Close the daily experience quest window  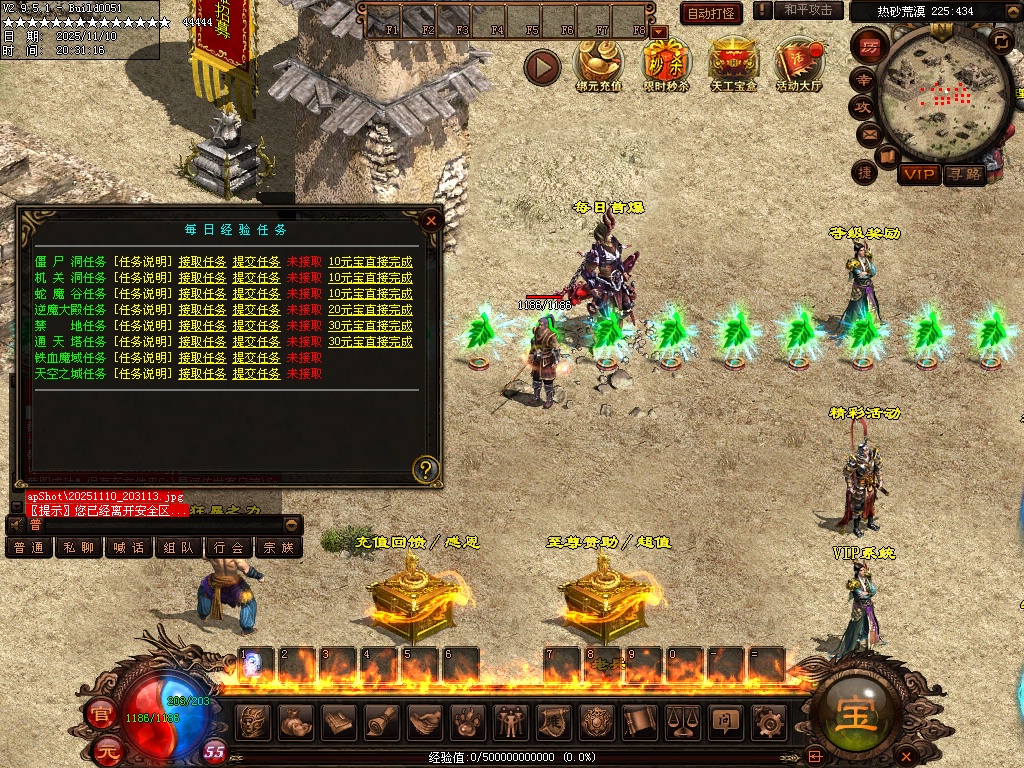click(431, 220)
